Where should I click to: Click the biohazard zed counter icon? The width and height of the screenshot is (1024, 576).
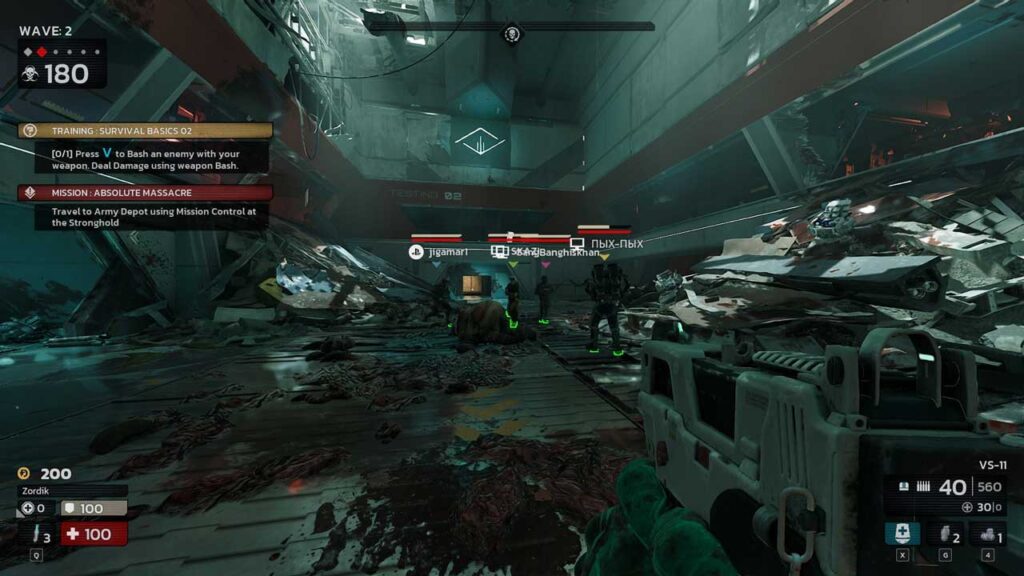[29, 73]
